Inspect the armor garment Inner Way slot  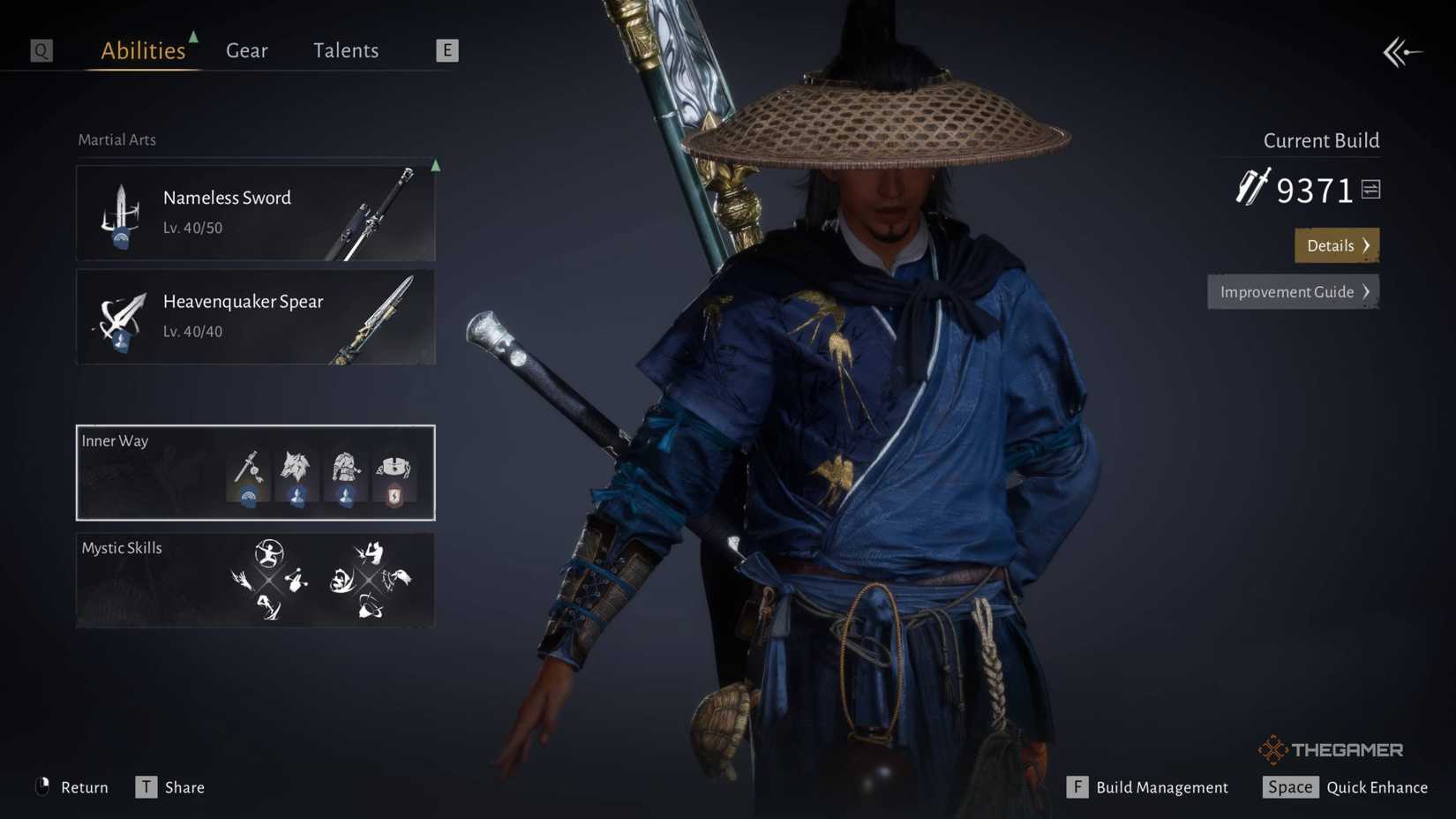(x=345, y=472)
